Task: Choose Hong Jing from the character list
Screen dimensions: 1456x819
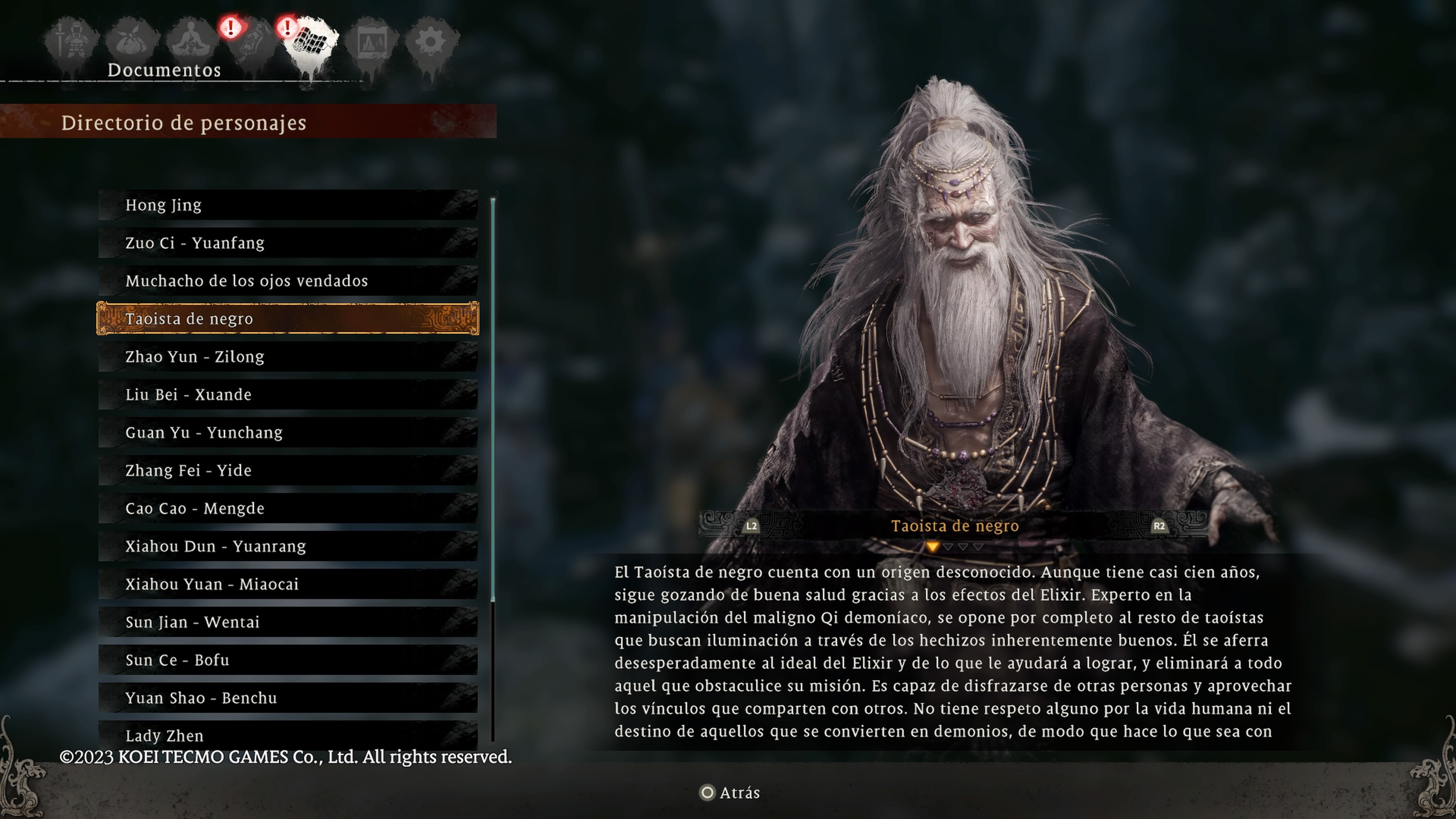Action: pos(288,205)
